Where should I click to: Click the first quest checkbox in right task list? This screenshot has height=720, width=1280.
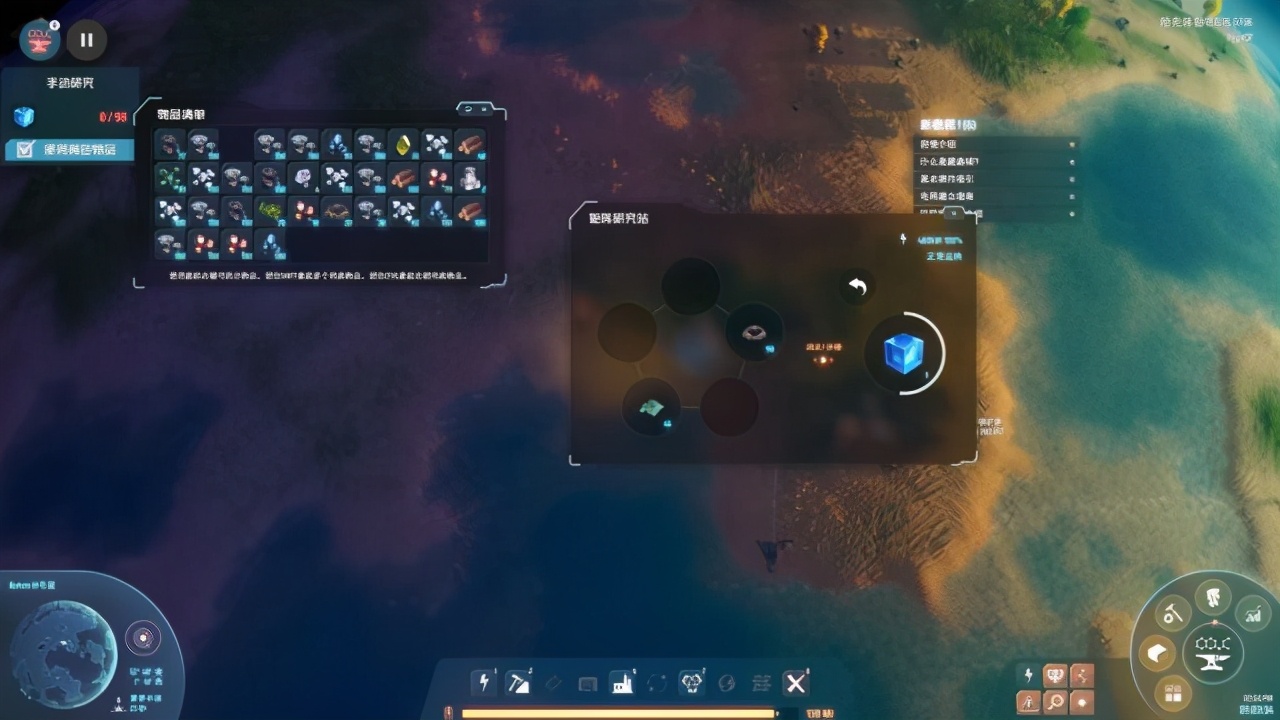(x=1072, y=144)
